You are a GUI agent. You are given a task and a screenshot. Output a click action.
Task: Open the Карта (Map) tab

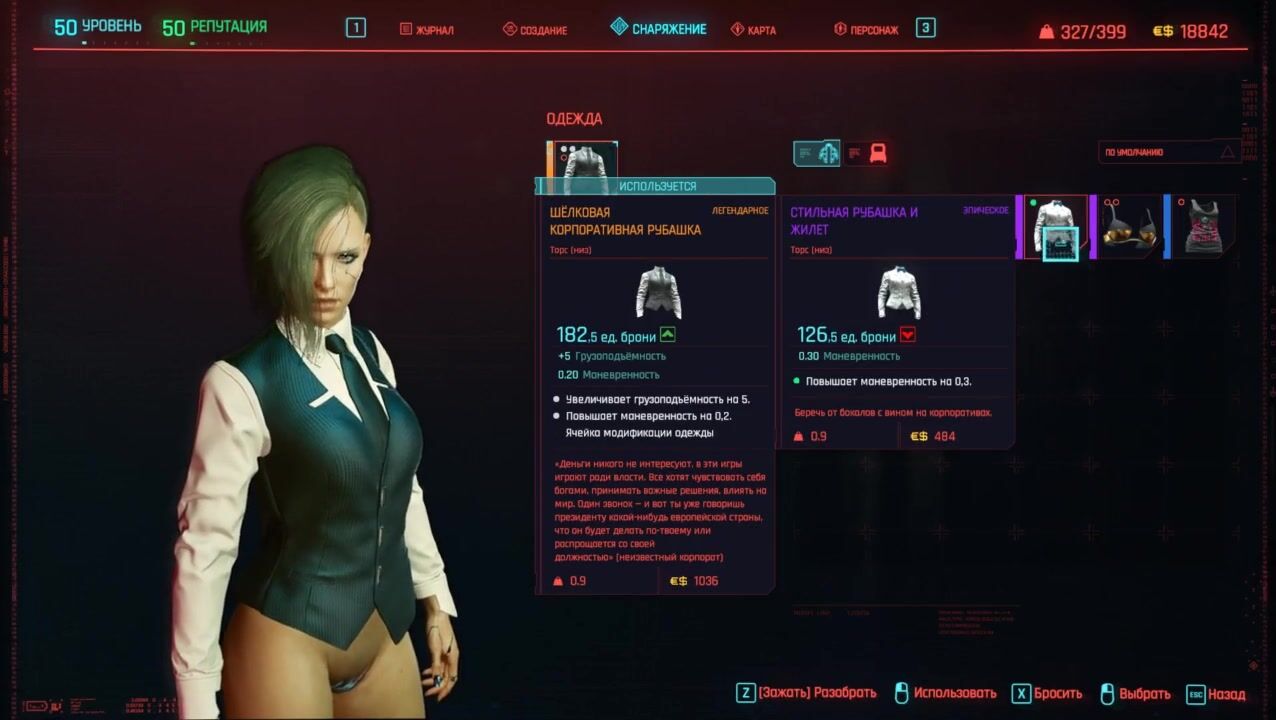(x=753, y=30)
